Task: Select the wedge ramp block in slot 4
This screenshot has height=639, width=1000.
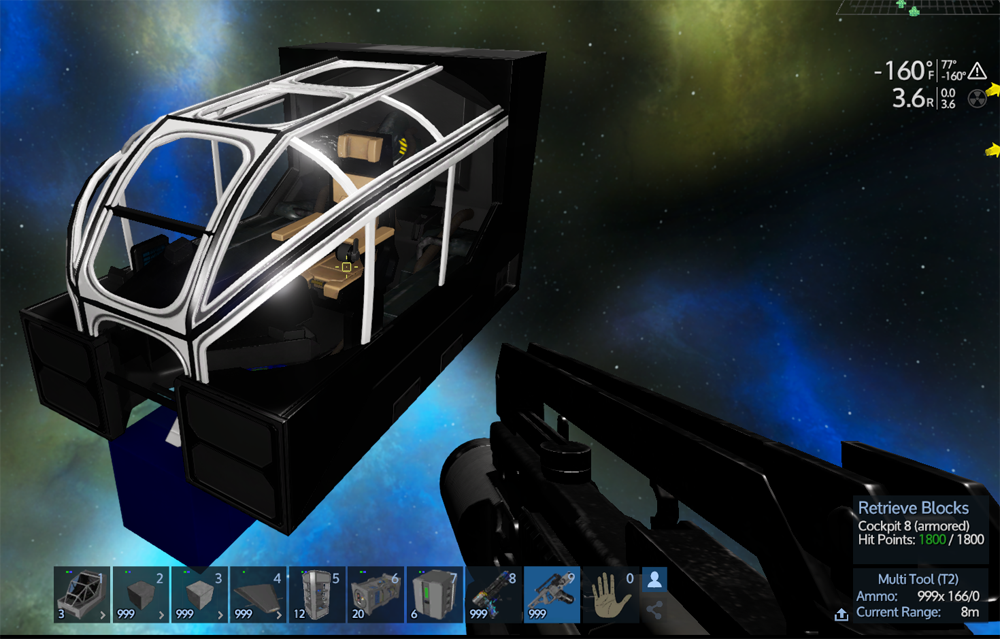Action: tap(258, 595)
